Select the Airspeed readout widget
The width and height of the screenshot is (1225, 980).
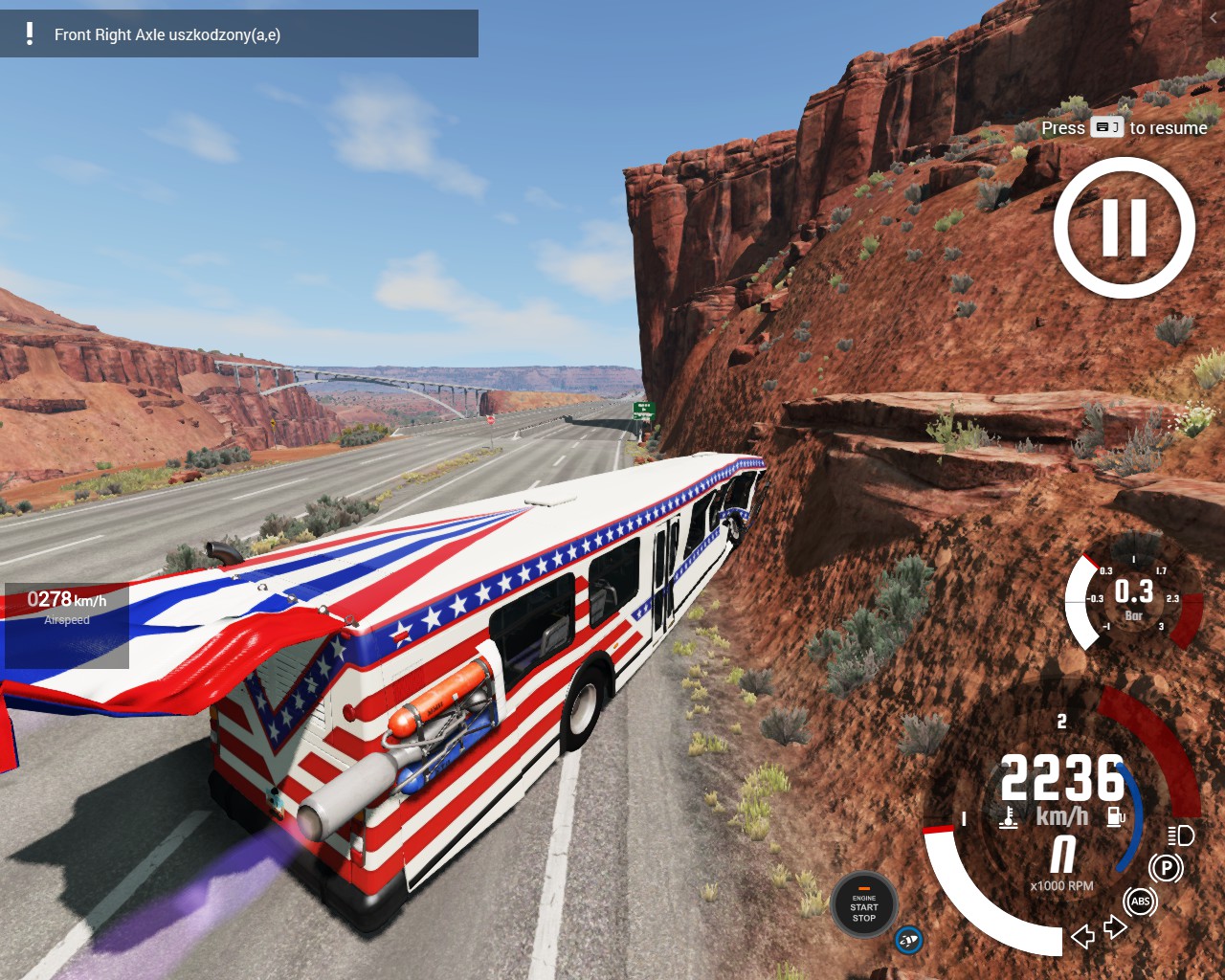(x=67, y=624)
